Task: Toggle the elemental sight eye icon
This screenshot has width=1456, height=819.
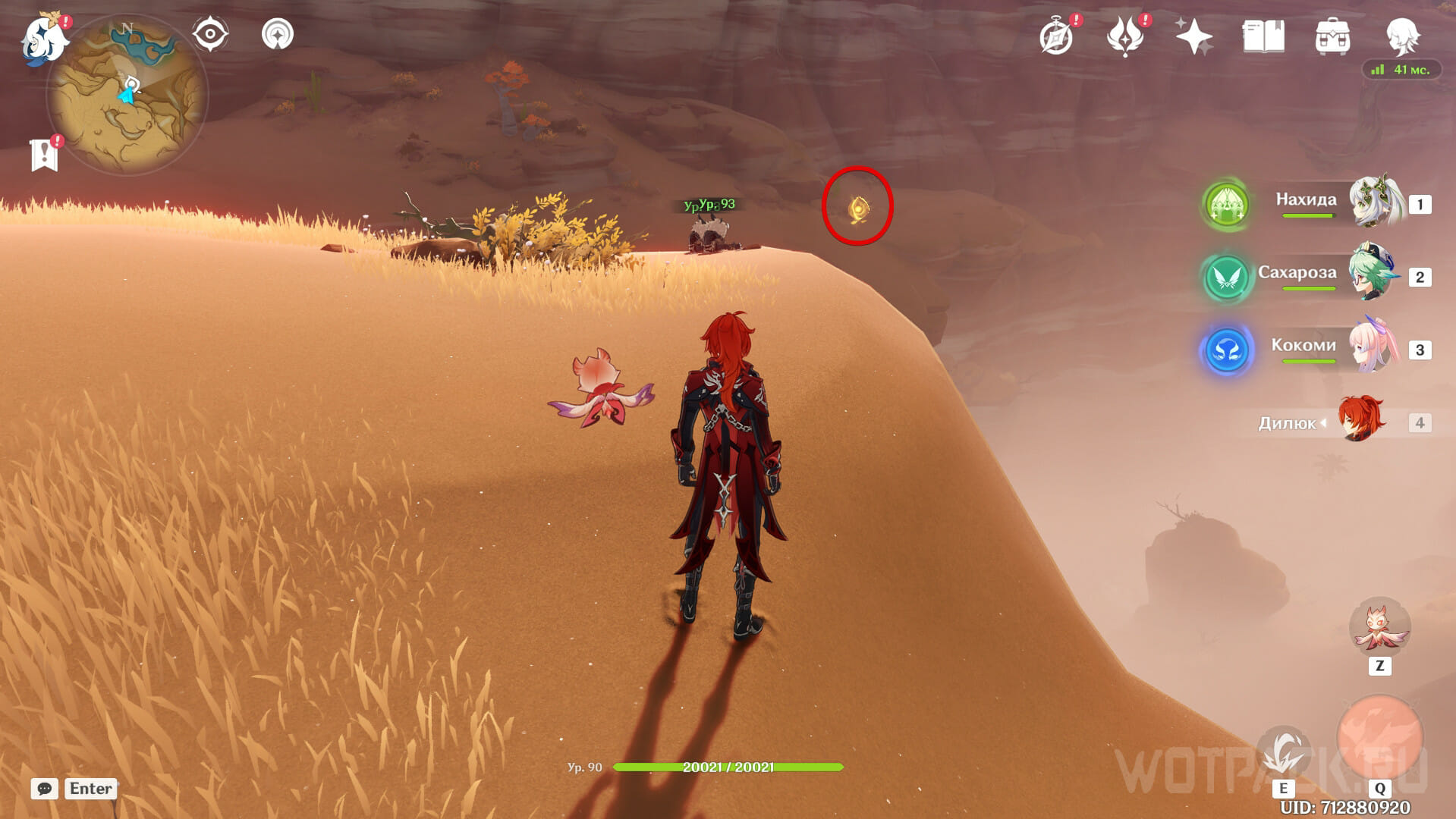Action: [x=210, y=34]
